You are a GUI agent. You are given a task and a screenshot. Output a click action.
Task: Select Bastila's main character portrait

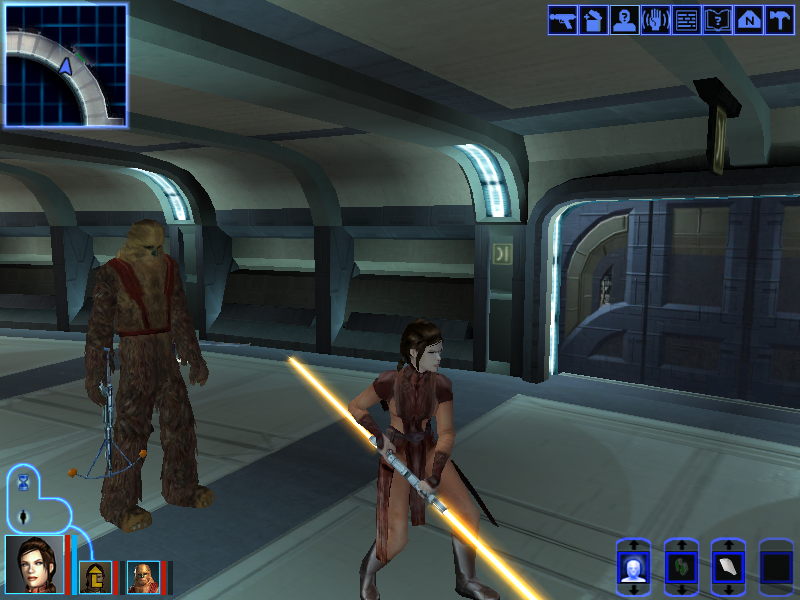34,565
